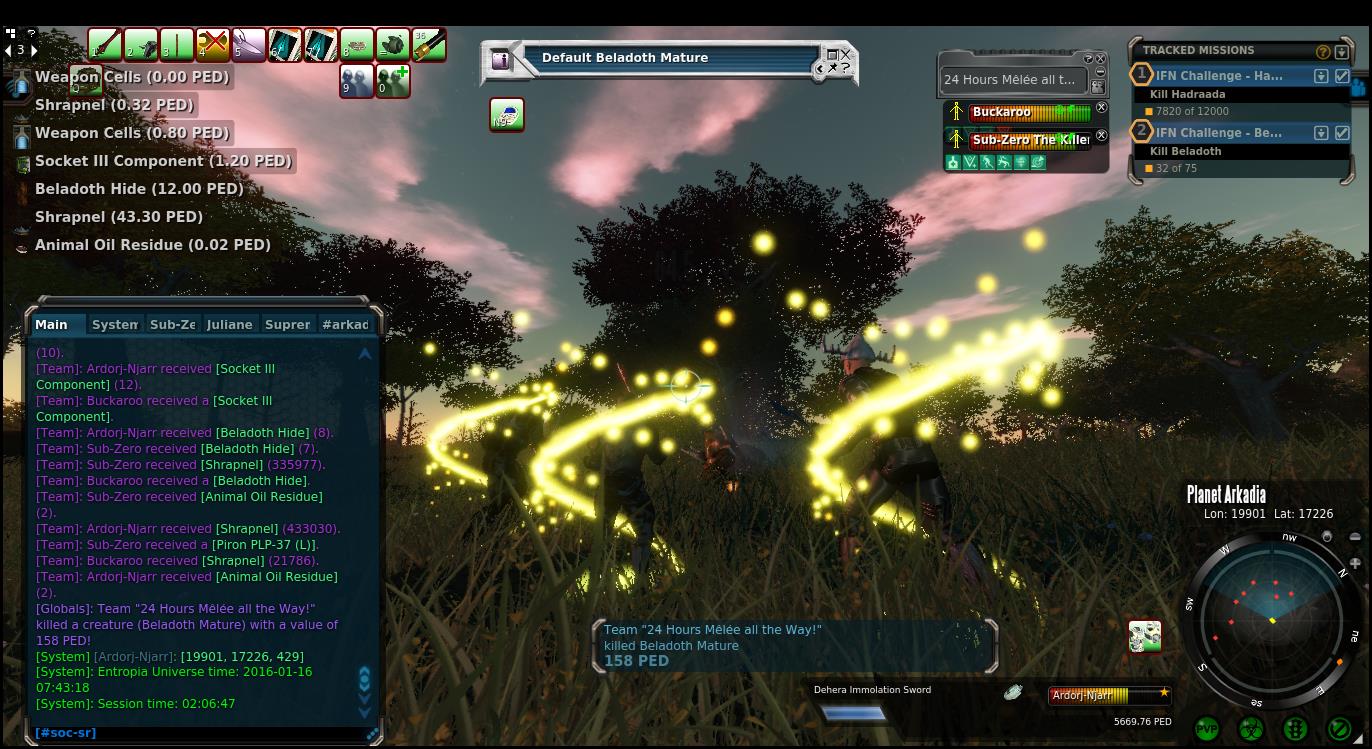The height and width of the screenshot is (749, 1372).
Task: Open the Juliane chat tab
Action: click(229, 324)
